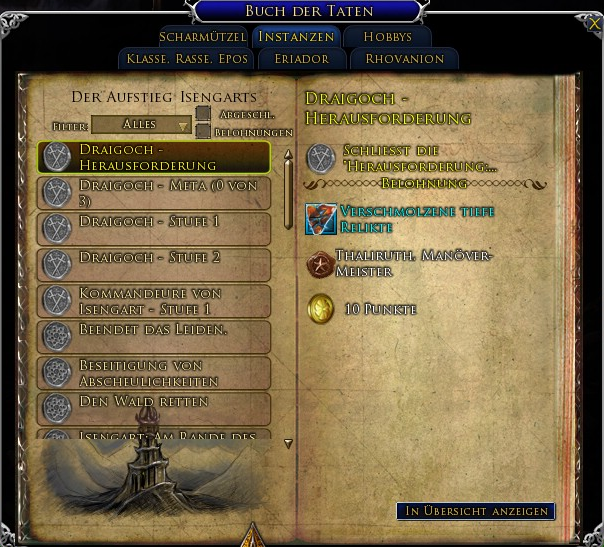The height and width of the screenshot is (547, 604).
Task: Open the Instanzen tab
Action: [296, 37]
